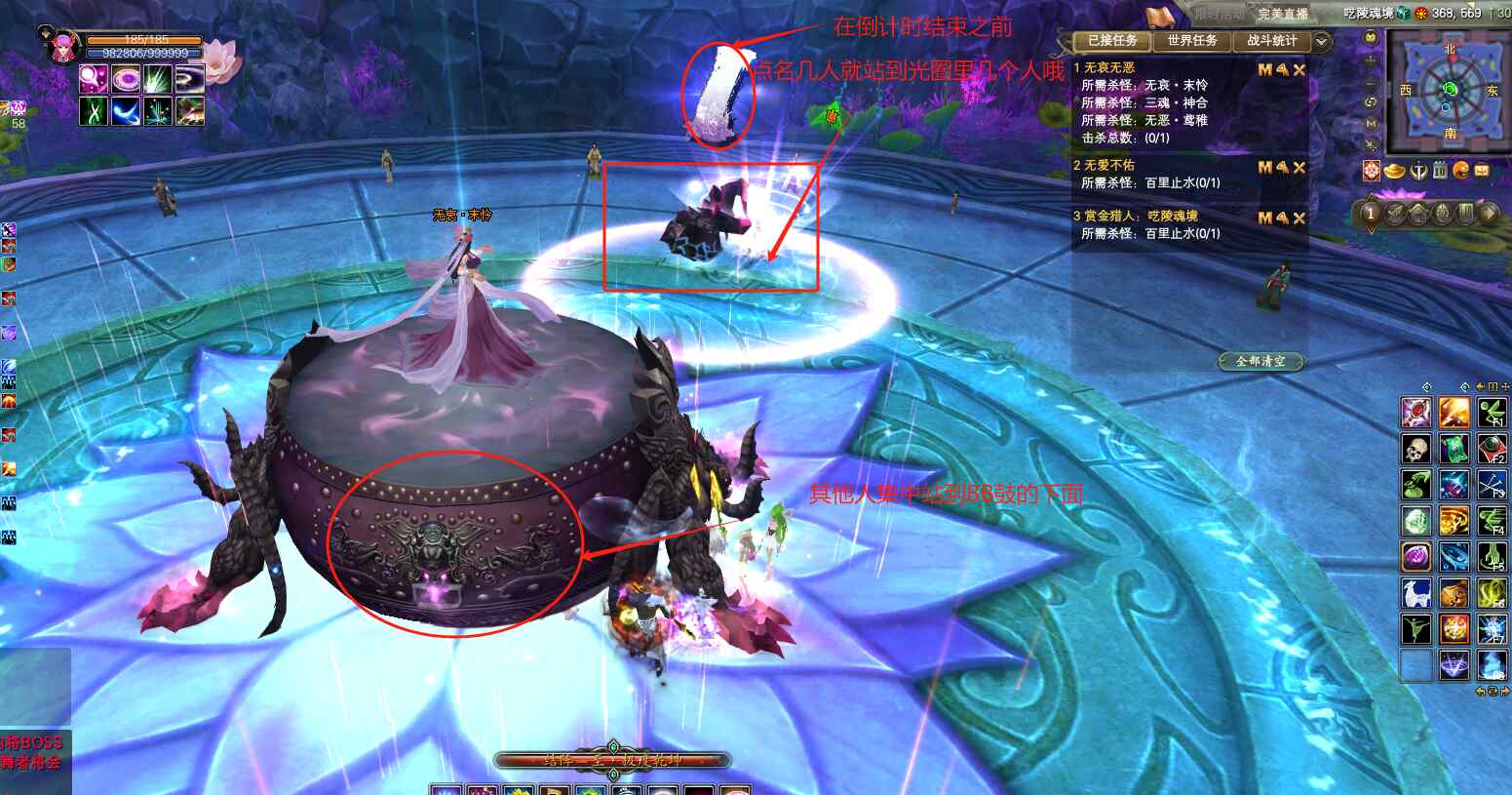The image size is (1512, 795).
Task: Open the gold ingot shop icon
Action: (x=1395, y=172)
